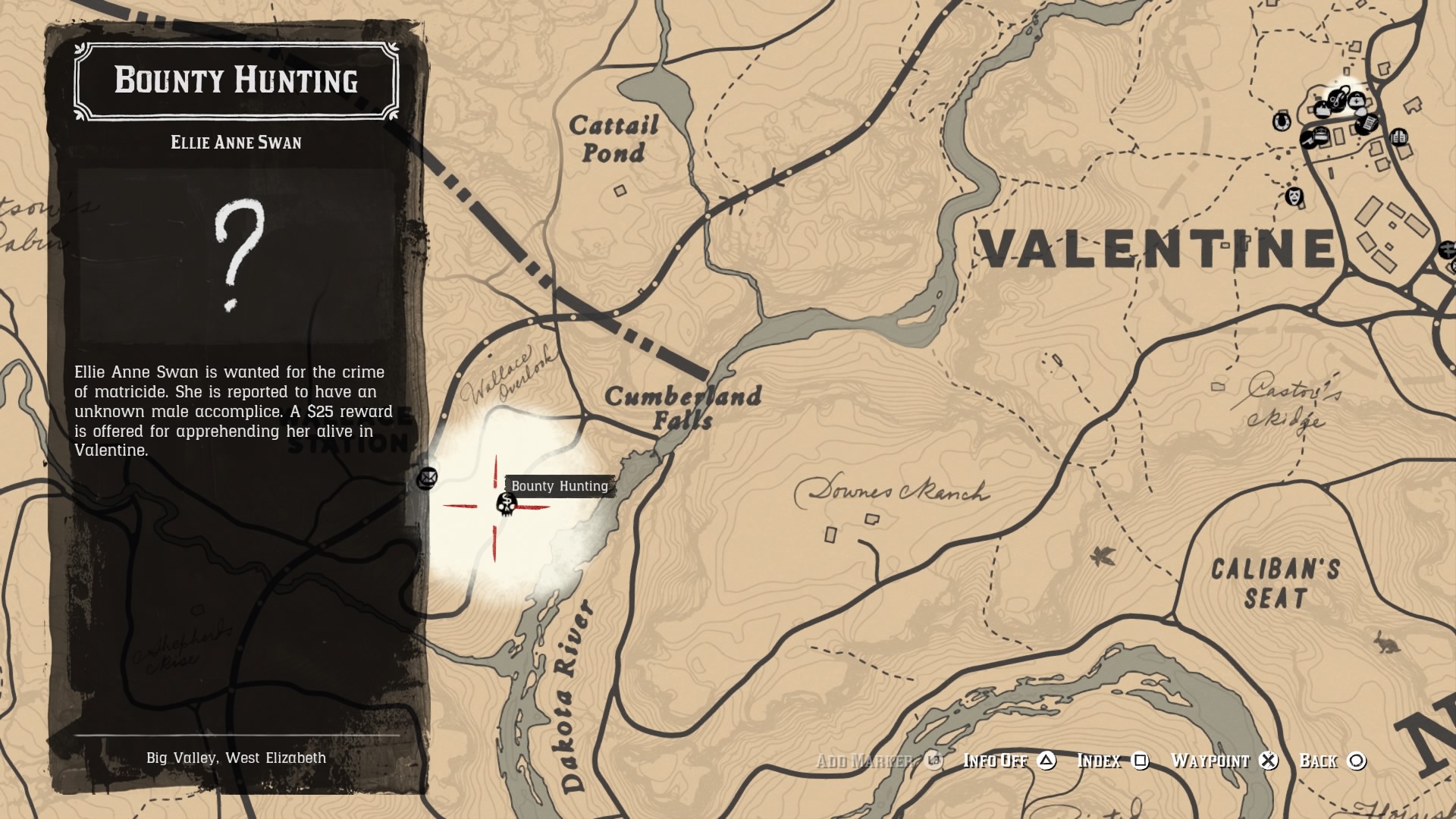
Task: Select the horseshoe stable marker in Valentine
Action: tap(1282, 121)
